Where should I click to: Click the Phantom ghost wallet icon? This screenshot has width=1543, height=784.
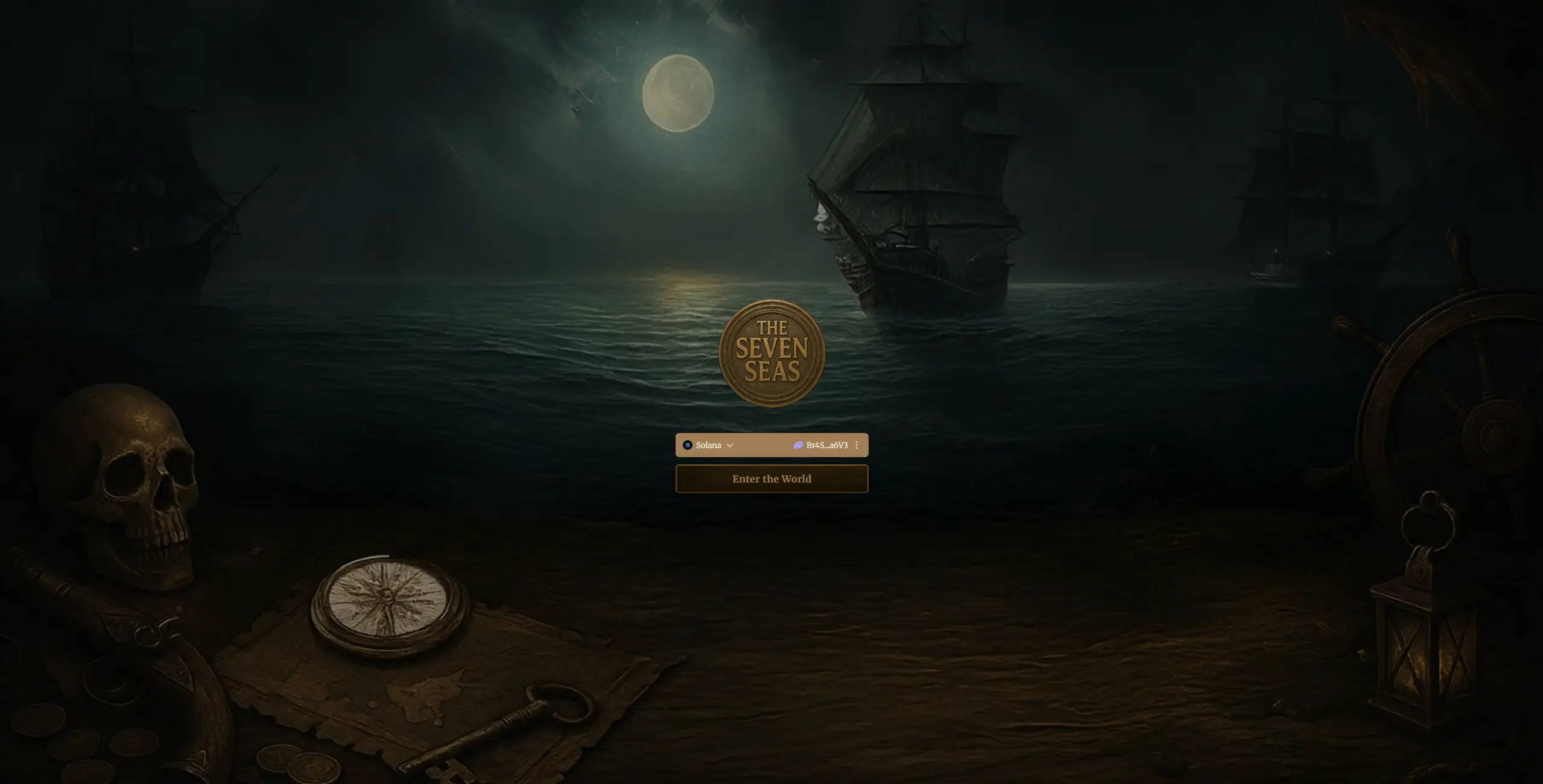[x=797, y=445]
